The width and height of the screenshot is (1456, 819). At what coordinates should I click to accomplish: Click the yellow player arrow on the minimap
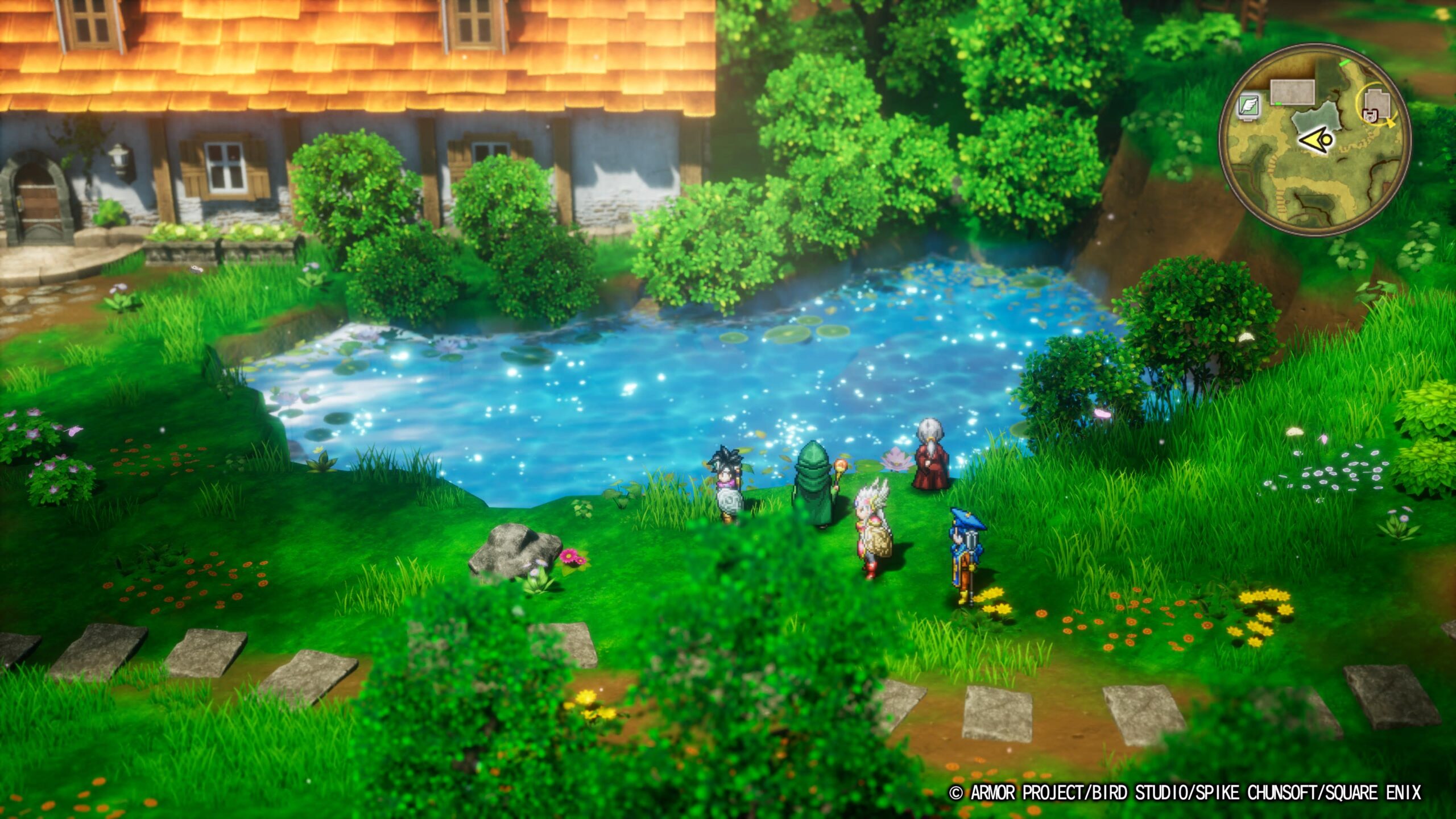click(x=1315, y=140)
